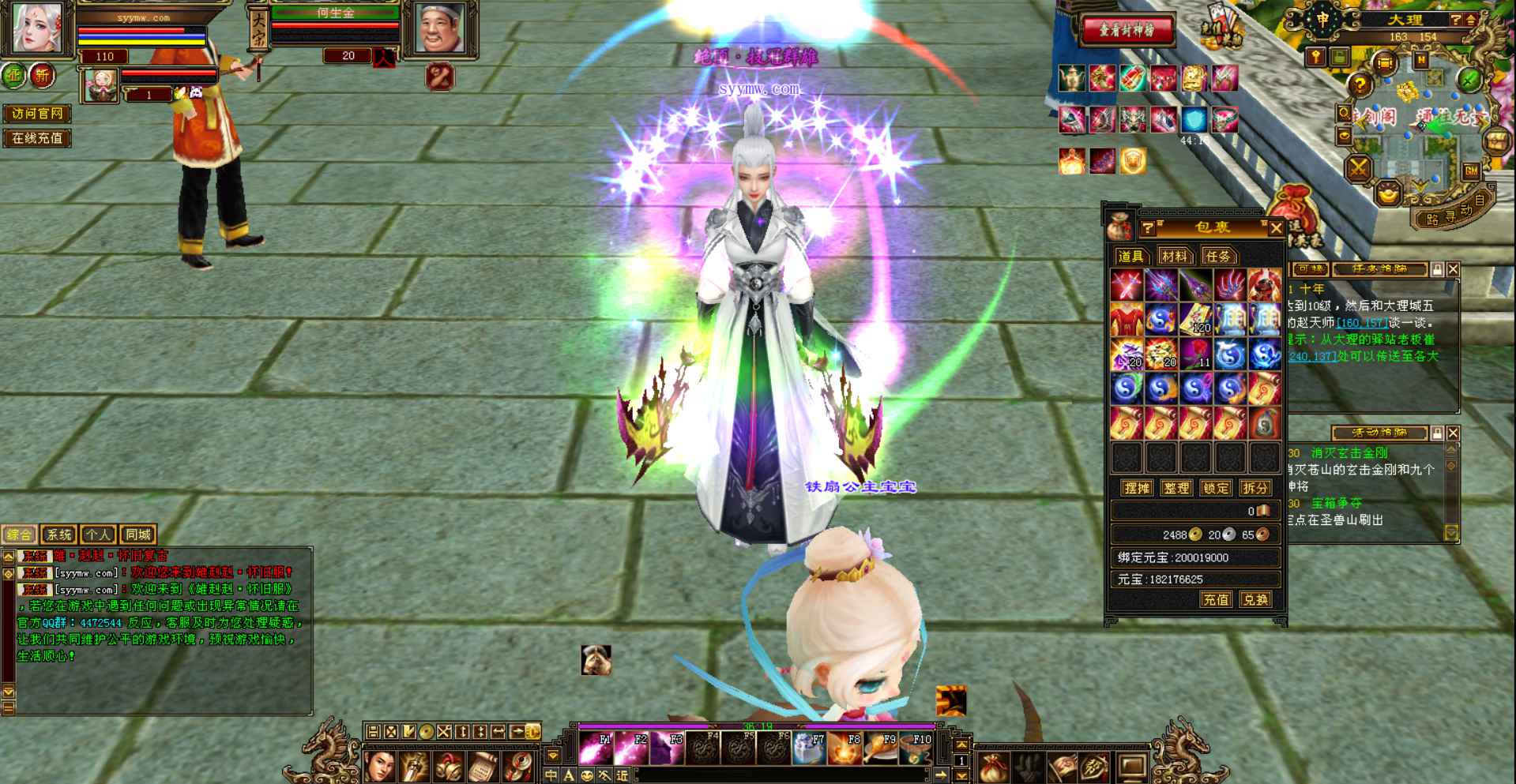The image size is (1516, 784).
Task: Click the 摆摊 stall button
Action: [1136, 488]
